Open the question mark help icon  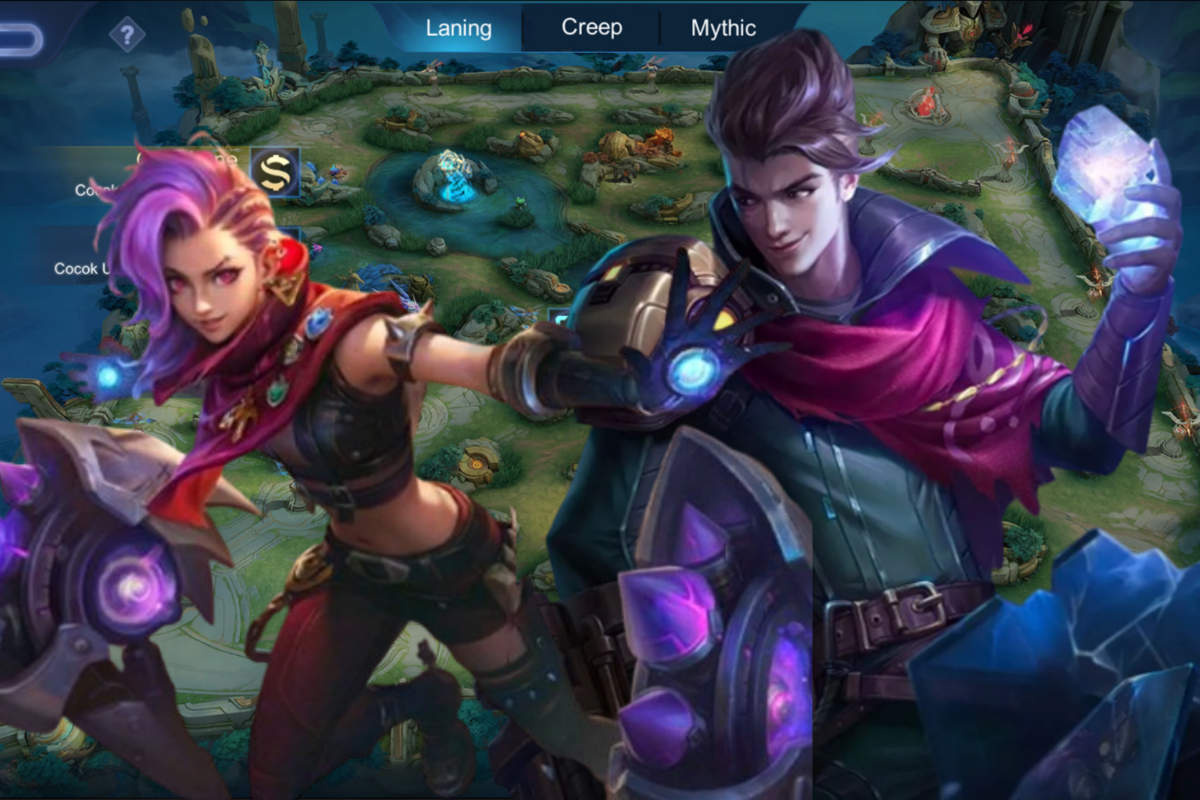[x=127, y=37]
